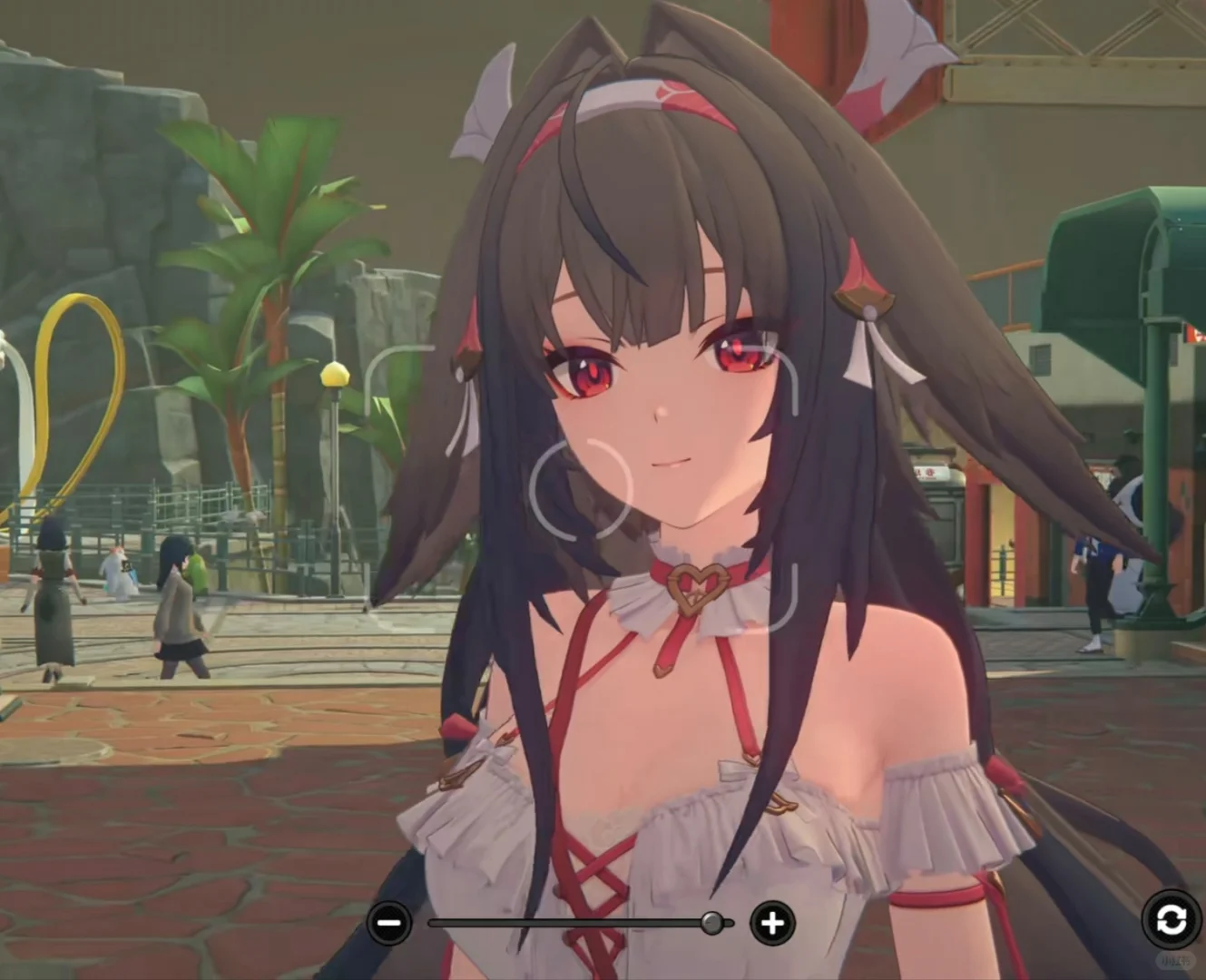
Task: Toggle focus onto the character's red eyes
Action: coord(592,374)
